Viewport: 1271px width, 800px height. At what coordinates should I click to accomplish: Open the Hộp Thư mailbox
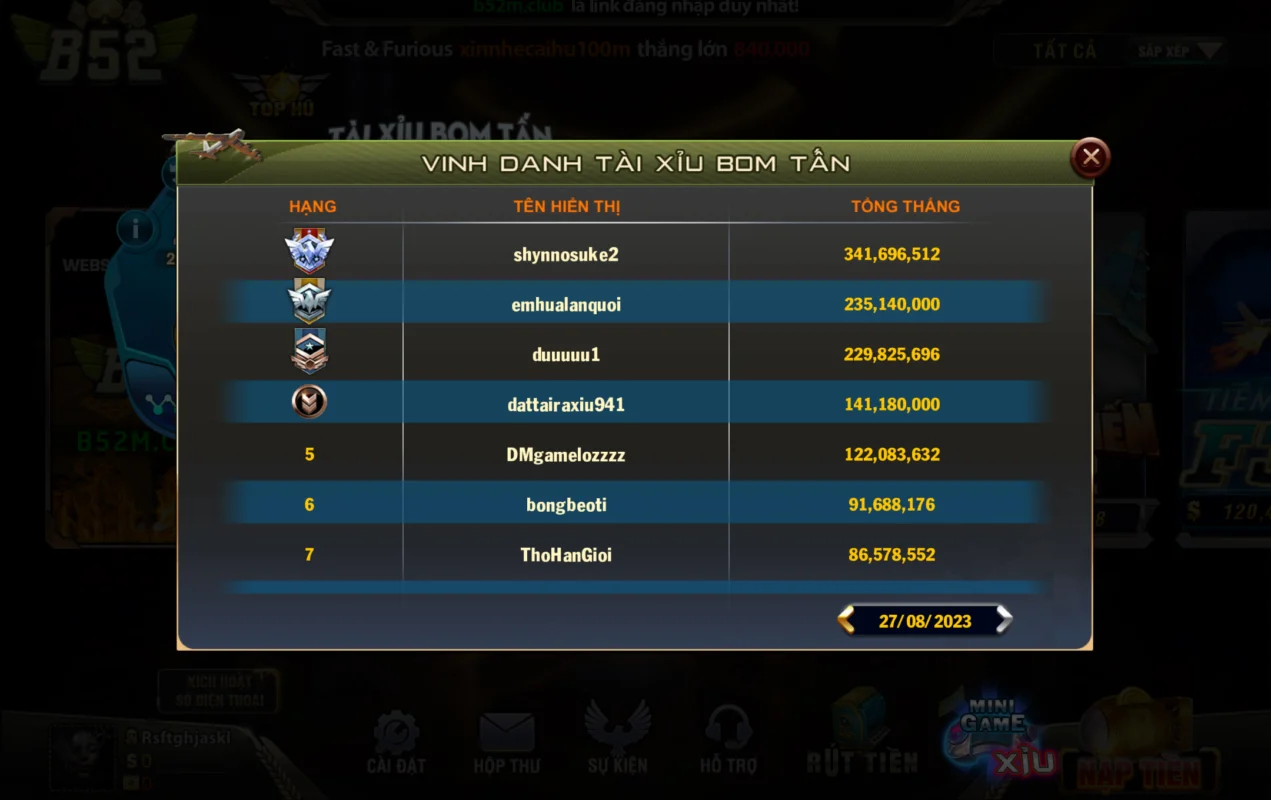(506, 743)
